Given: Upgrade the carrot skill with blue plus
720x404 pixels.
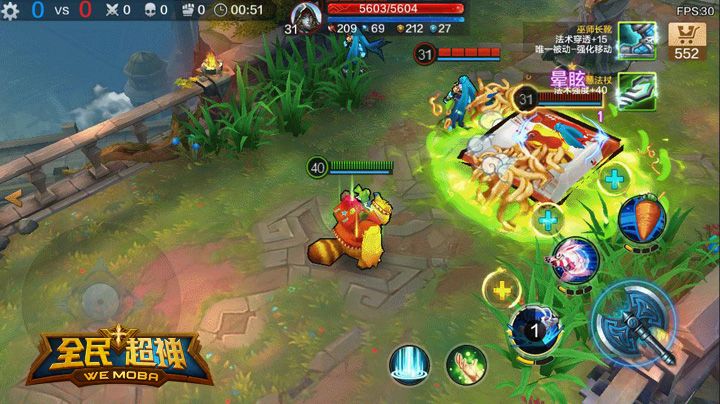Looking at the screenshot, I should [x=614, y=180].
